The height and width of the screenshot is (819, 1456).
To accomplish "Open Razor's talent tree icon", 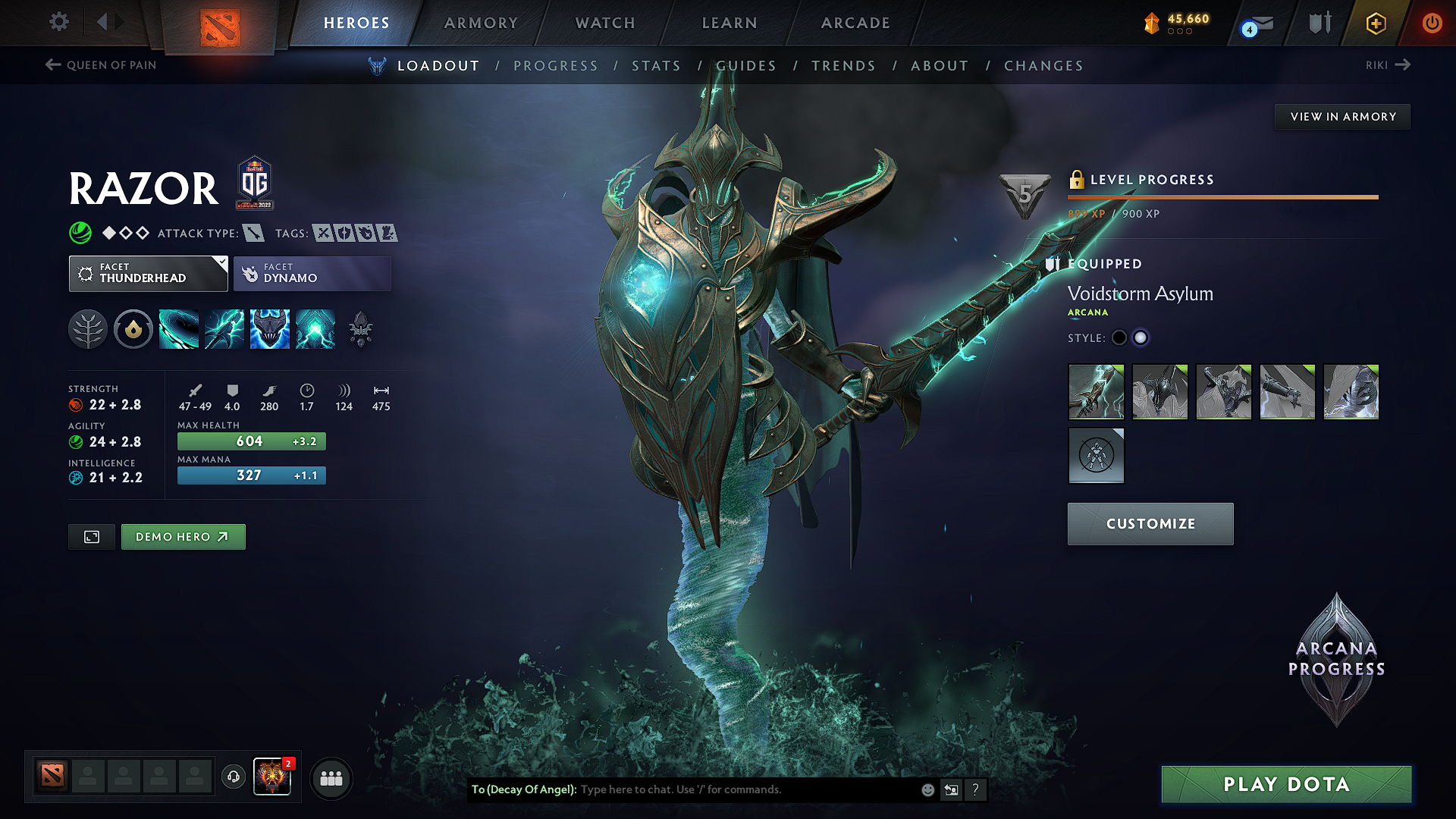I will [88, 328].
